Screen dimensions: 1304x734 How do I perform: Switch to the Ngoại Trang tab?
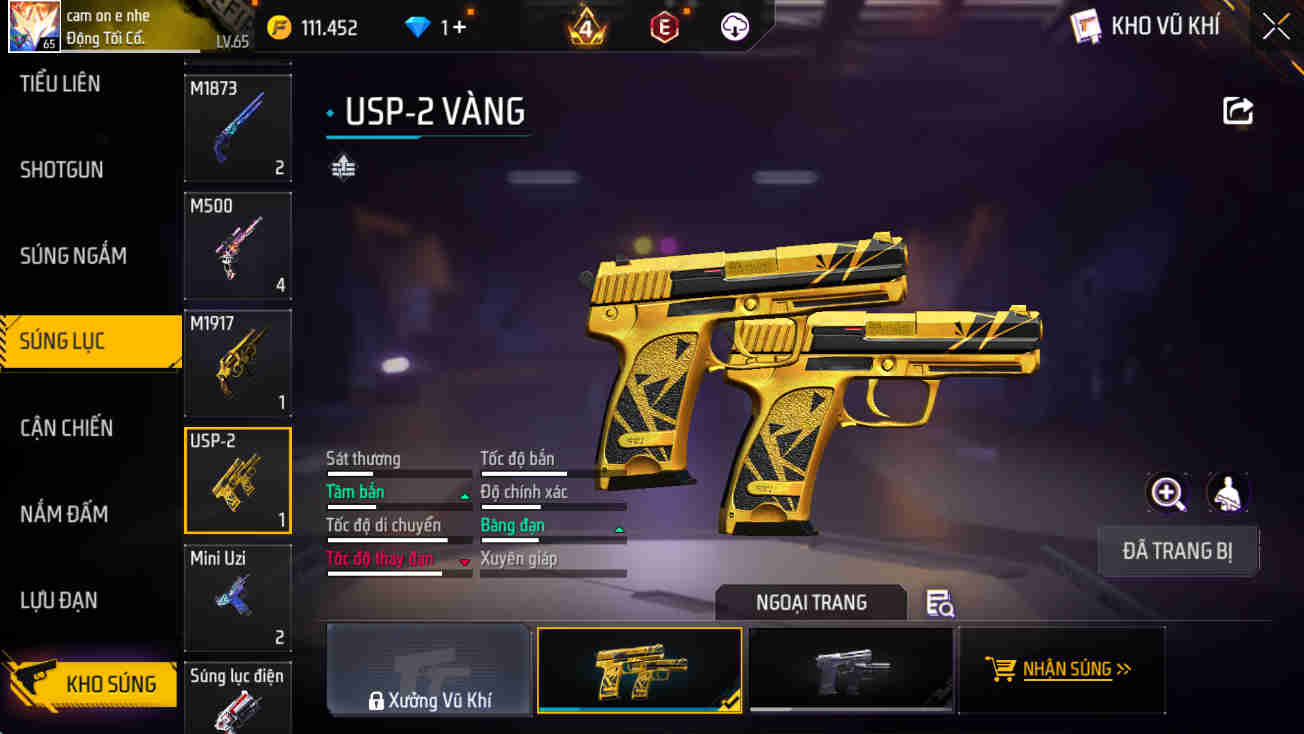click(x=811, y=602)
